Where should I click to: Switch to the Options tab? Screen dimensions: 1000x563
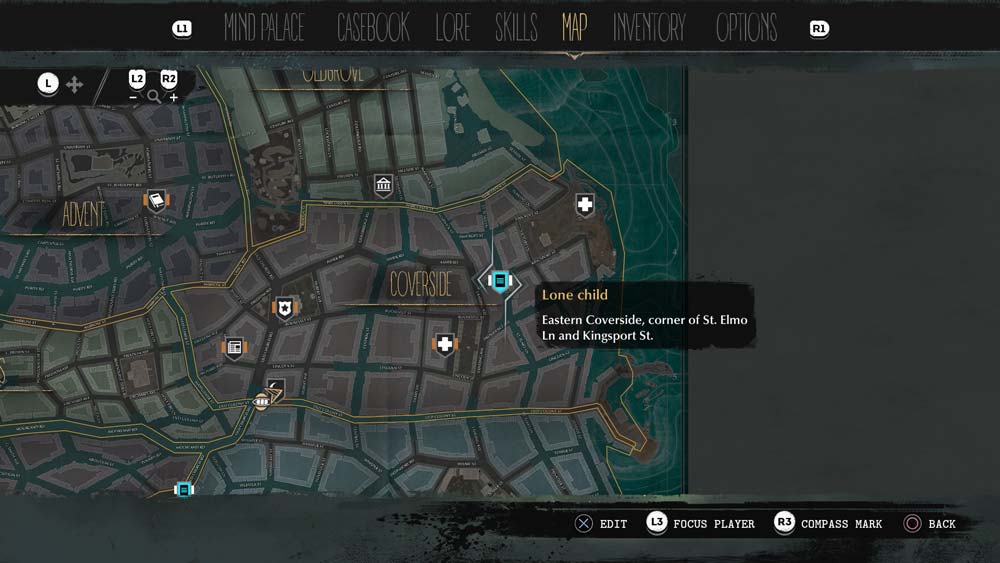pos(746,28)
